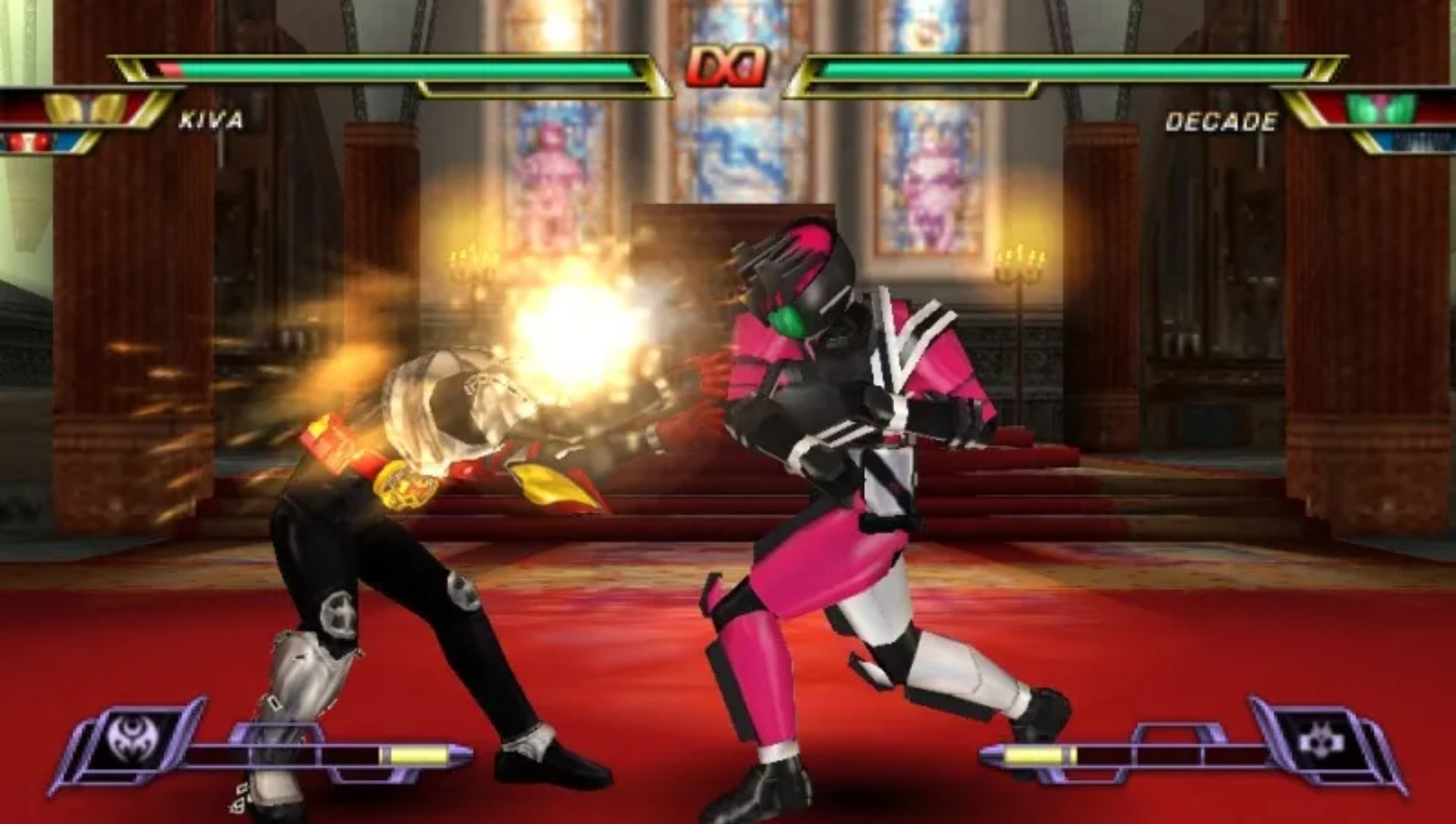Click Kiva's portrait icon beside the health bar

tap(85, 109)
